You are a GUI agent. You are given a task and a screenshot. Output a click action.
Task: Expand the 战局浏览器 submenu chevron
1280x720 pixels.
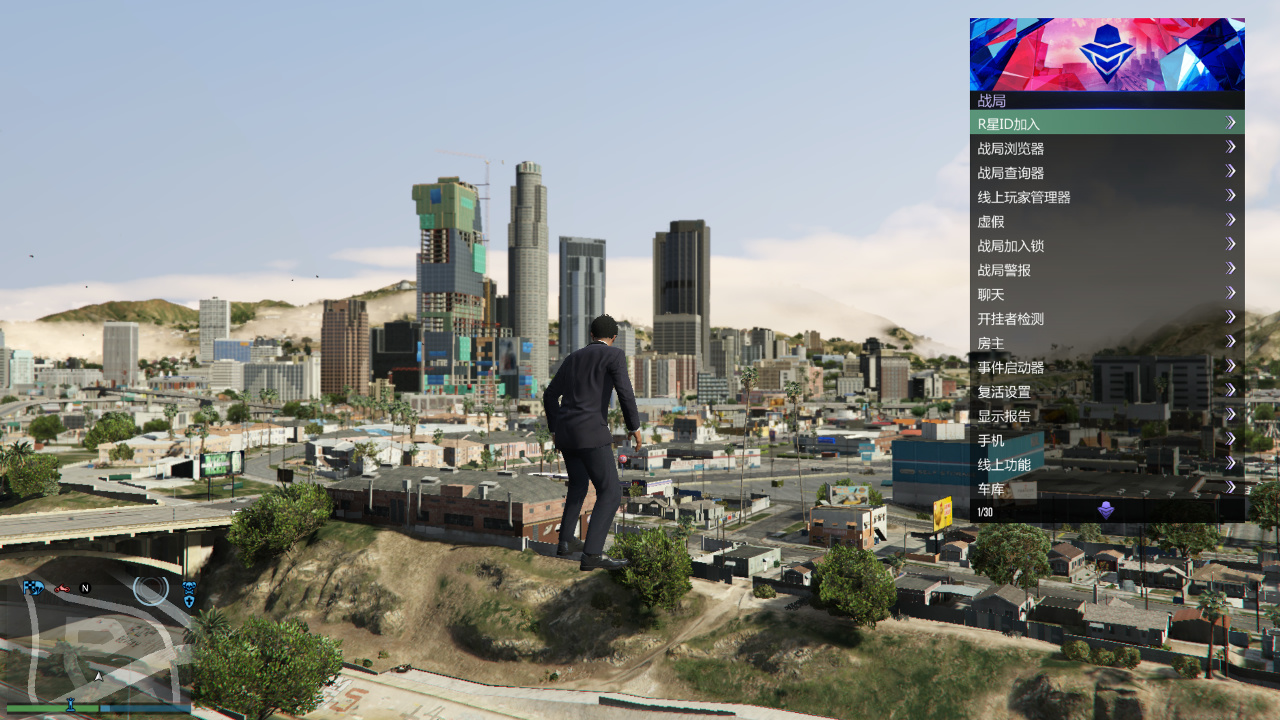coord(1232,147)
